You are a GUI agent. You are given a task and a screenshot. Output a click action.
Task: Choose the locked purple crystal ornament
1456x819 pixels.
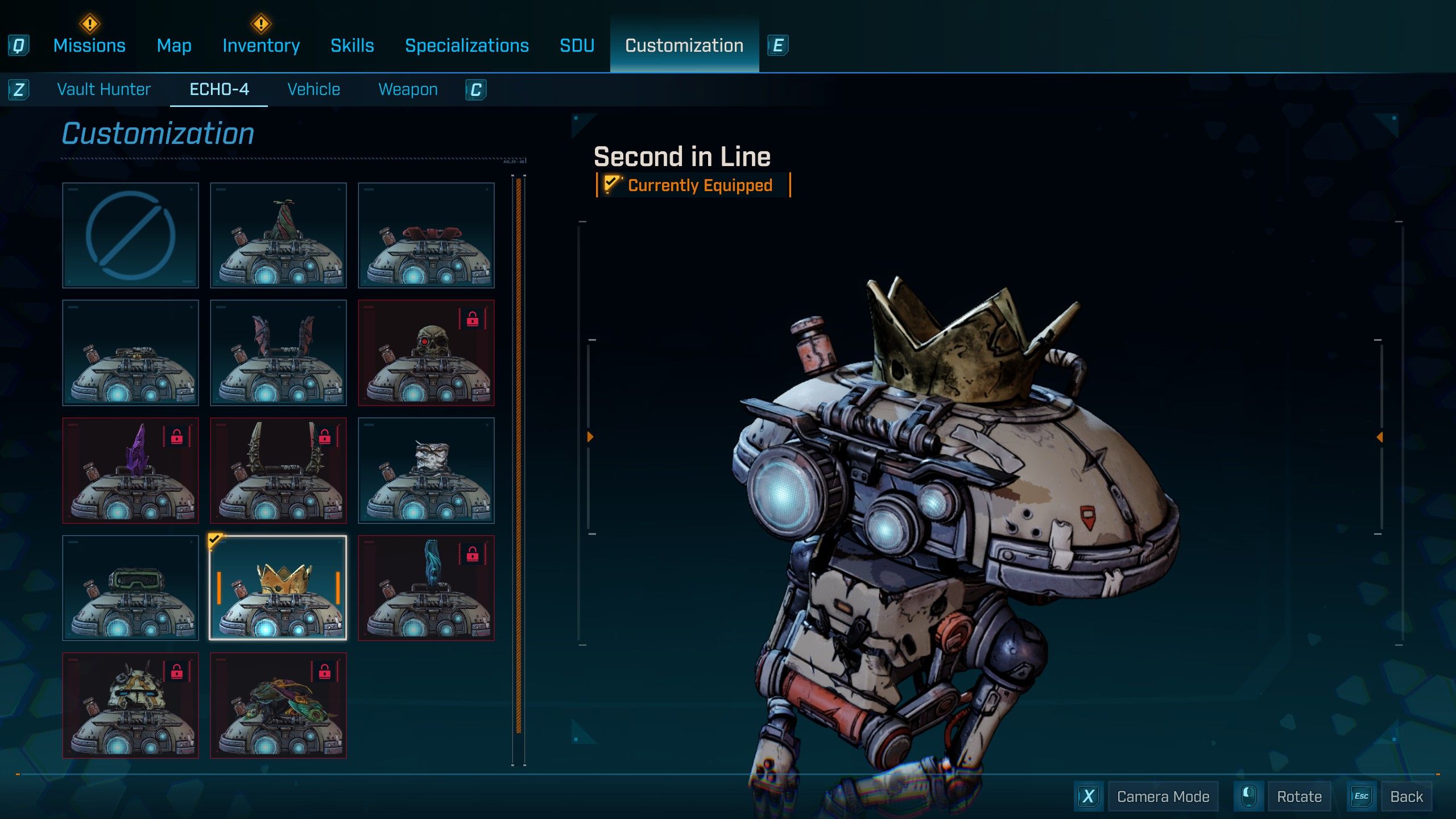(130, 470)
